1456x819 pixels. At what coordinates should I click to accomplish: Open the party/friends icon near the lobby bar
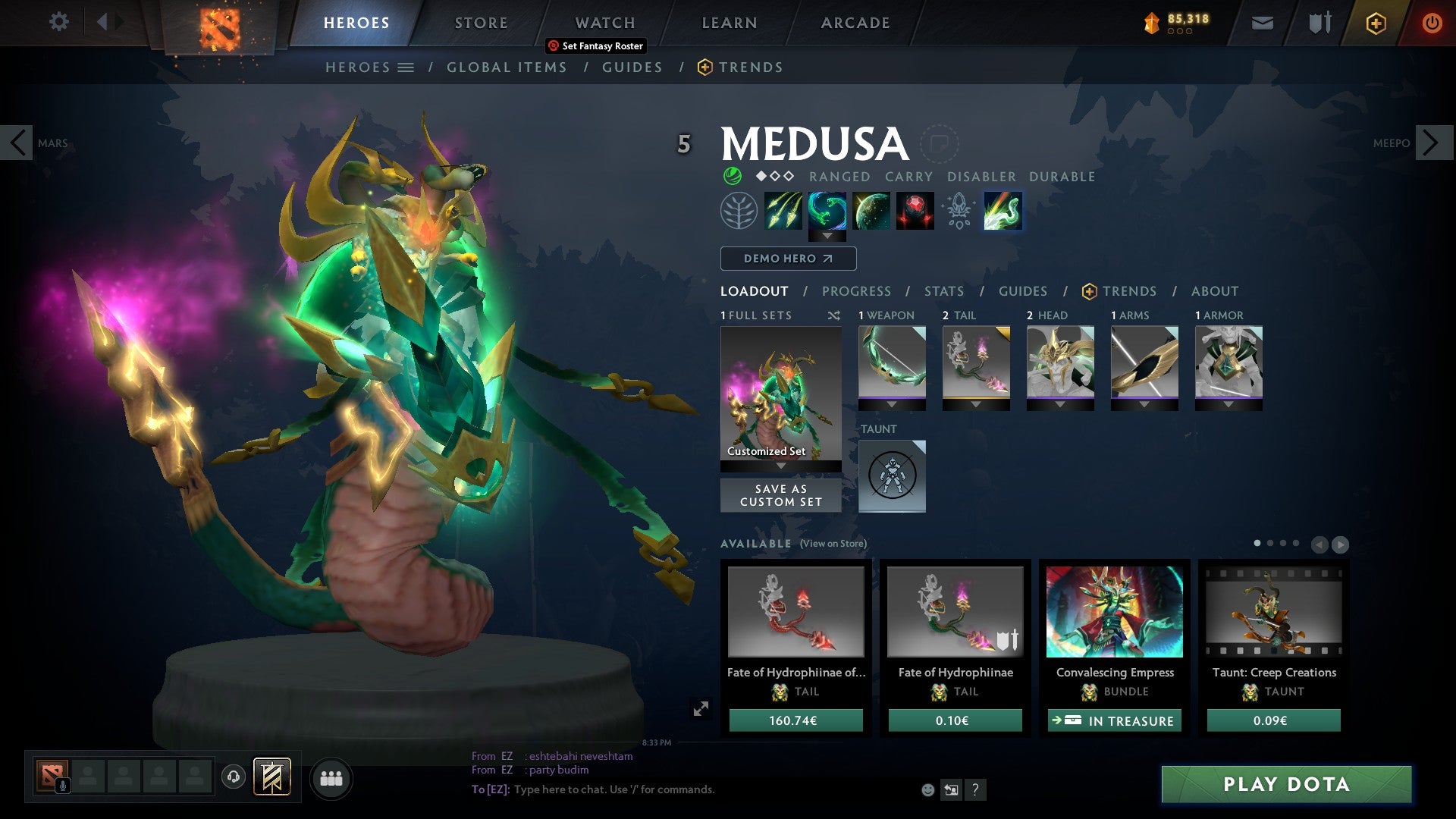[331, 778]
